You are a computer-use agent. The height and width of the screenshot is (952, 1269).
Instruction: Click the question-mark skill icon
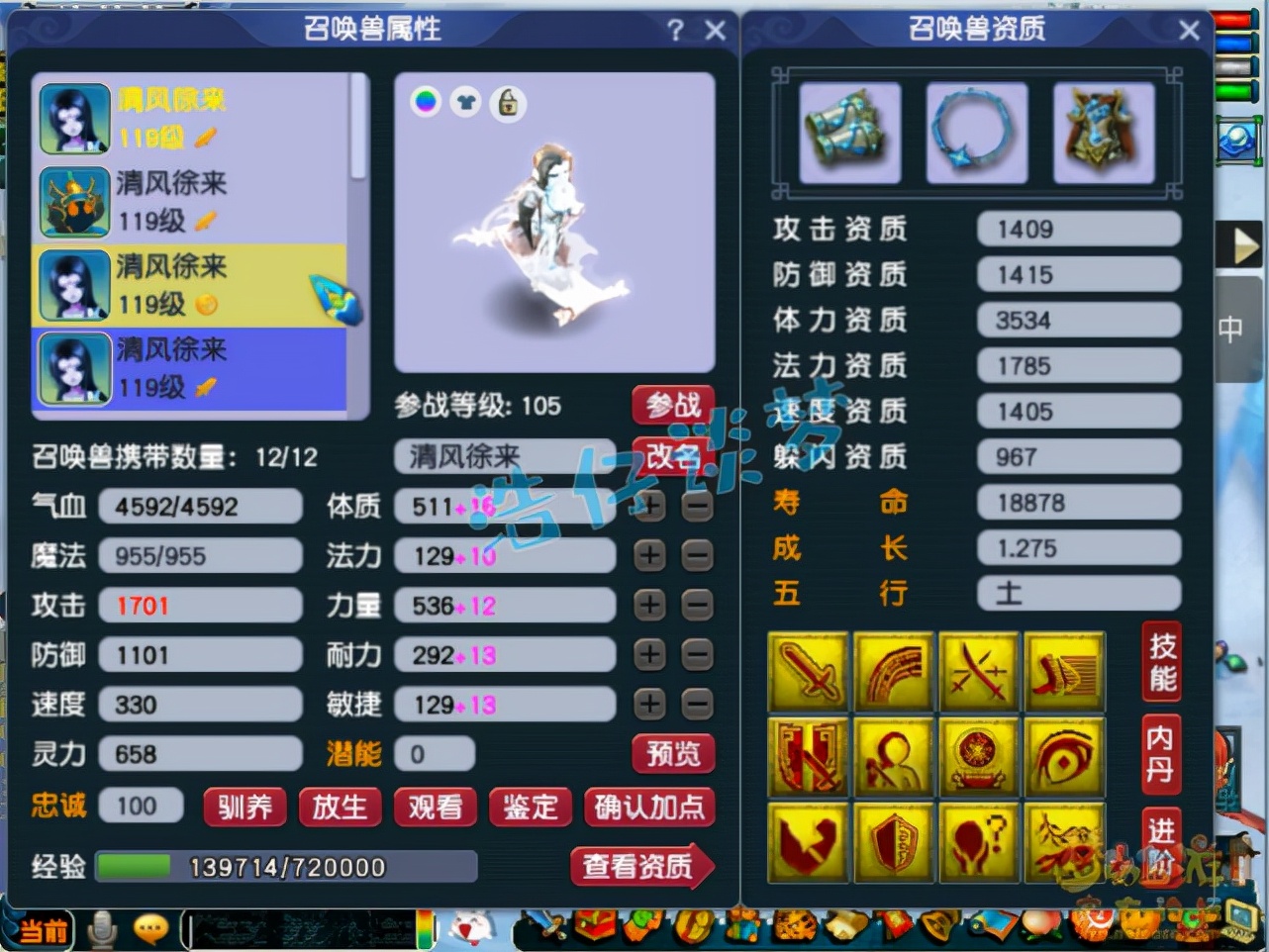click(980, 841)
